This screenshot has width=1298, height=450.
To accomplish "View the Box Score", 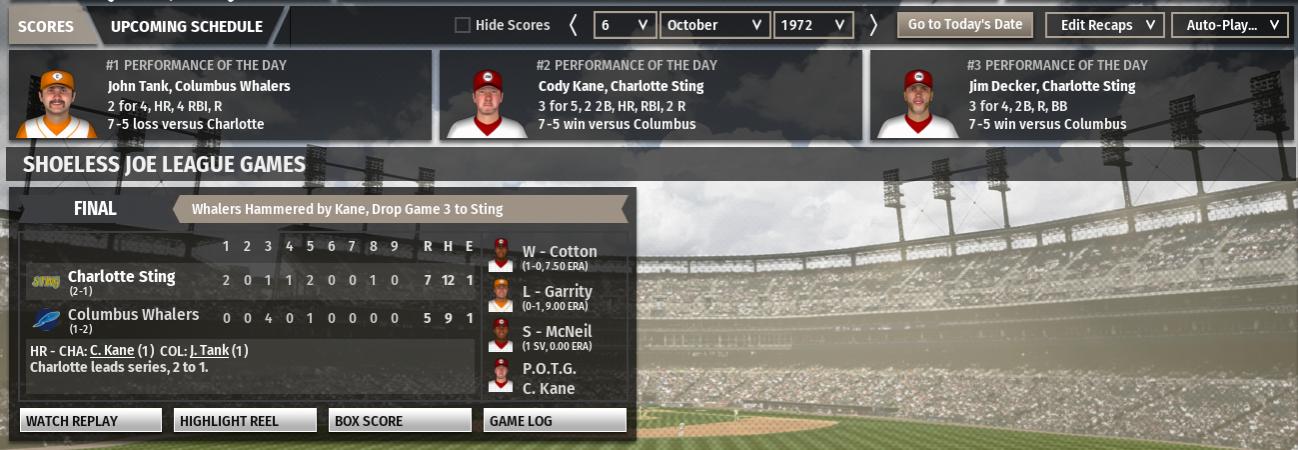I will pyautogui.click(x=399, y=421).
